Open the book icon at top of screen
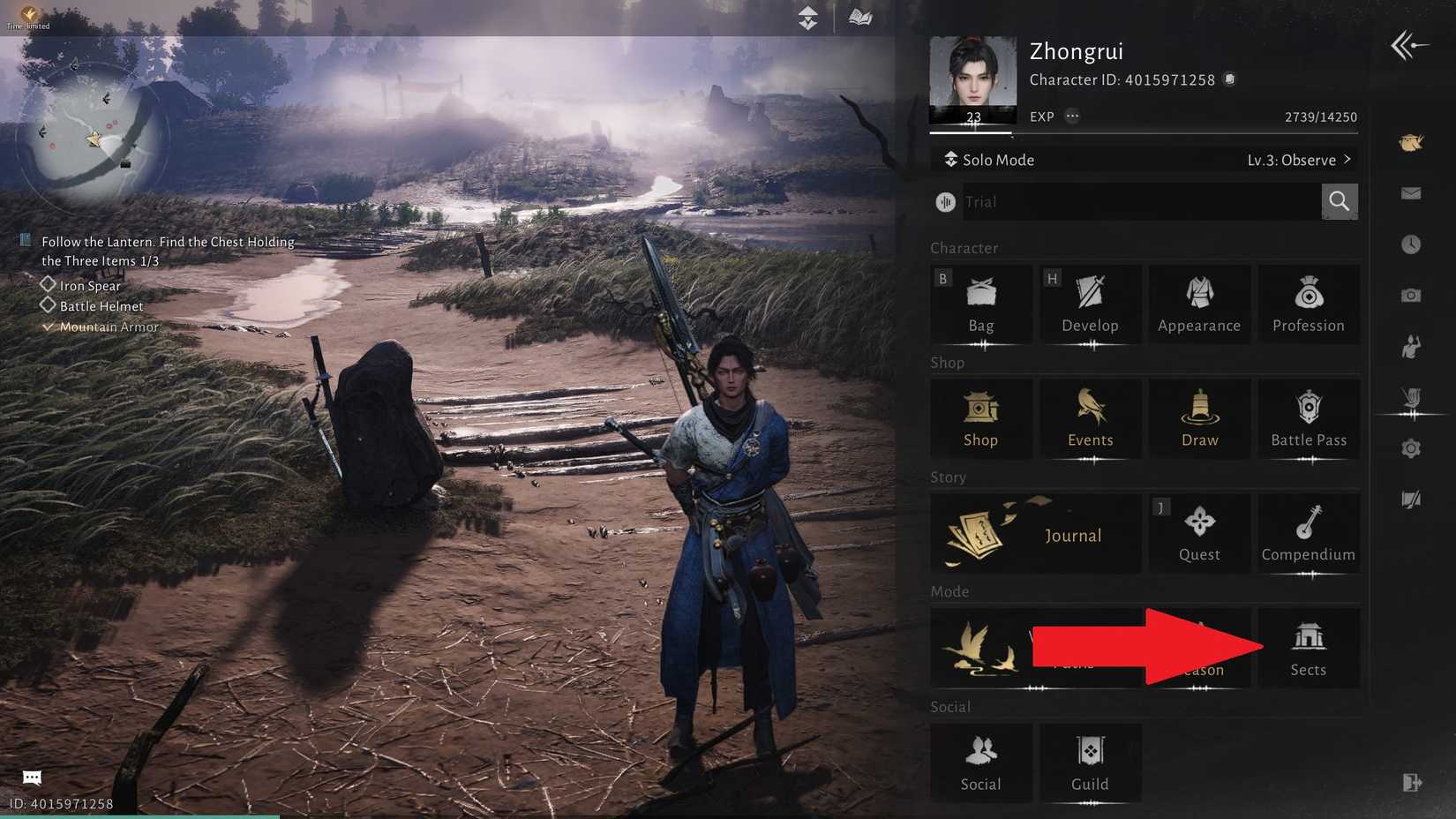Viewport: 1456px width, 819px height. click(860, 17)
